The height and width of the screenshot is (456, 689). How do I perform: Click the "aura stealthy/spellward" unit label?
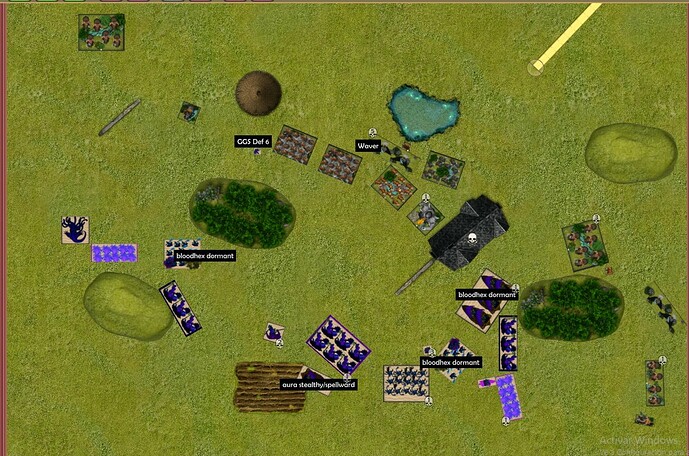point(318,383)
